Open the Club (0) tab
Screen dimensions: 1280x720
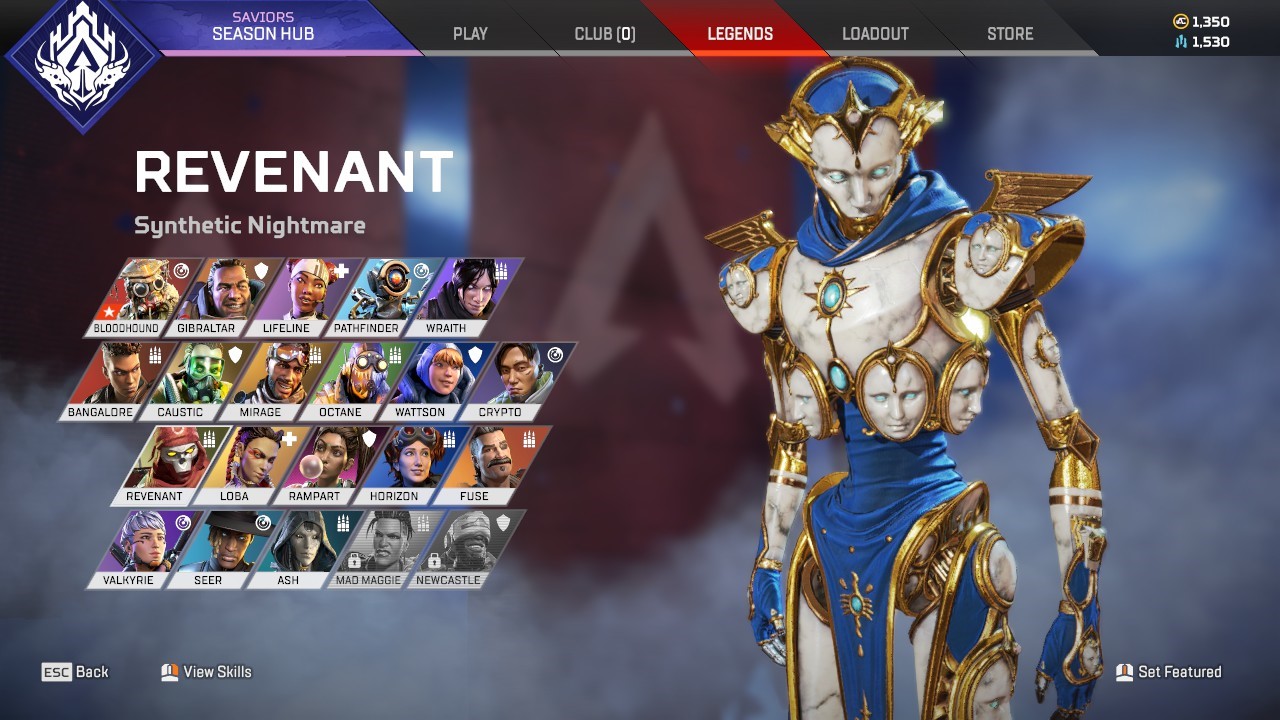pyautogui.click(x=605, y=33)
